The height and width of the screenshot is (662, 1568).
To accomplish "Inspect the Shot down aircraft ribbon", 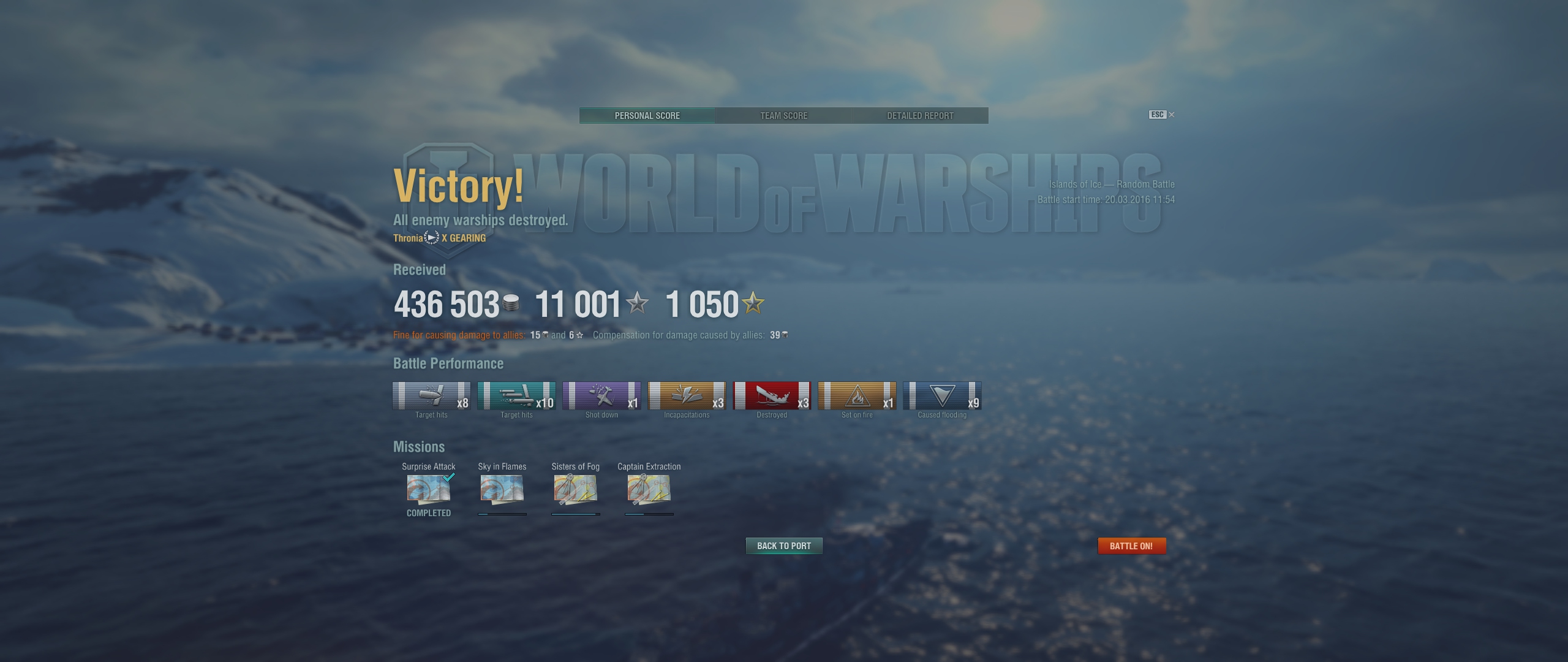I will tap(601, 396).
